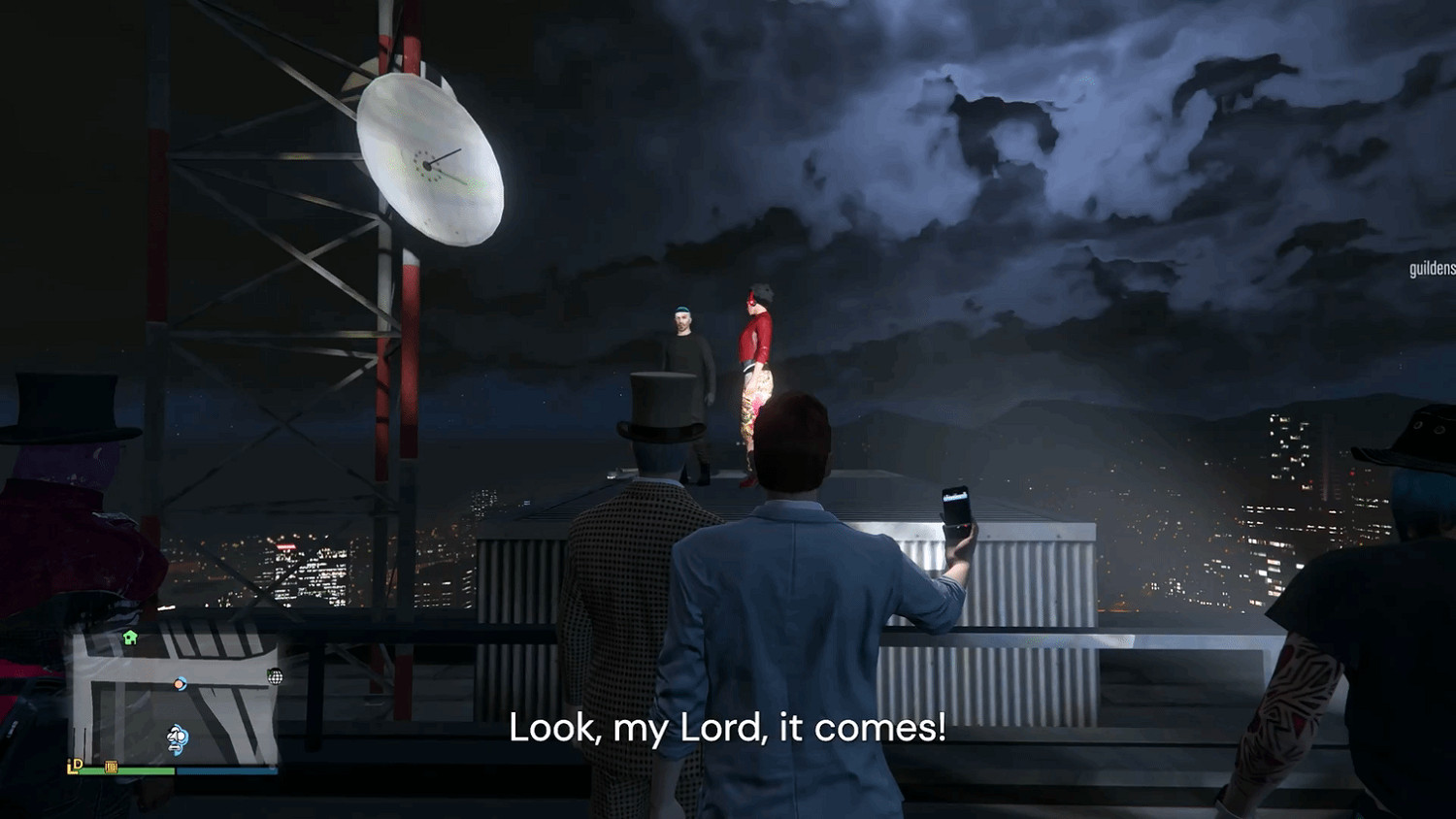Click the crate icon beside the D blip
1456x819 pixels.
(111, 766)
